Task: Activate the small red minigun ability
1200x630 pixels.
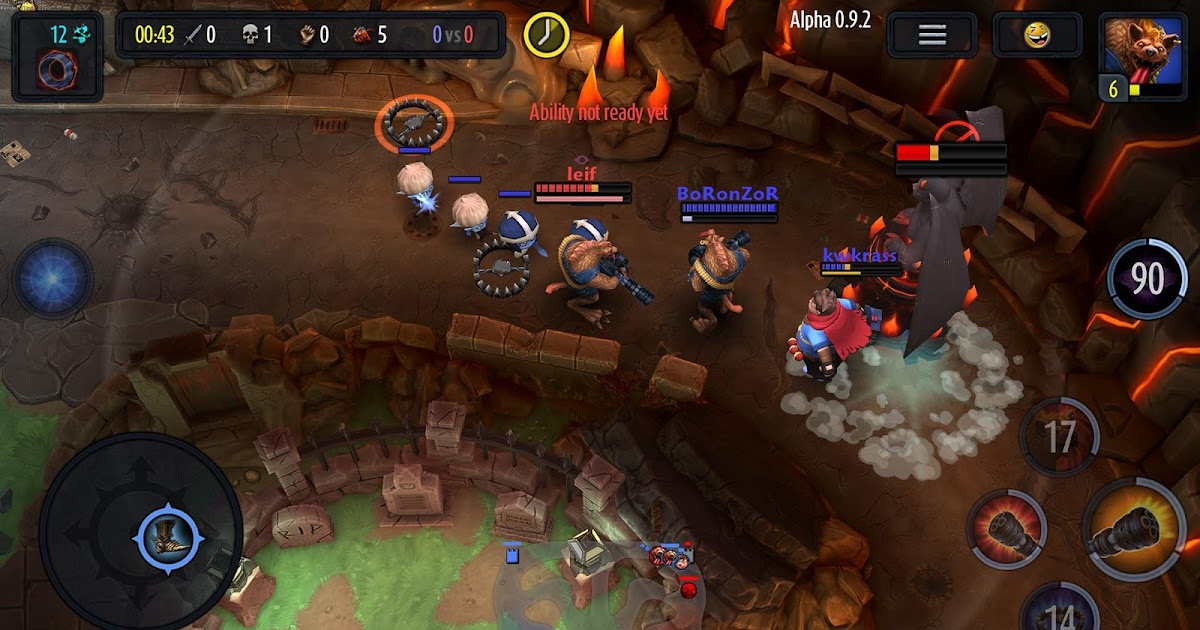Action: tap(1006, 529)
